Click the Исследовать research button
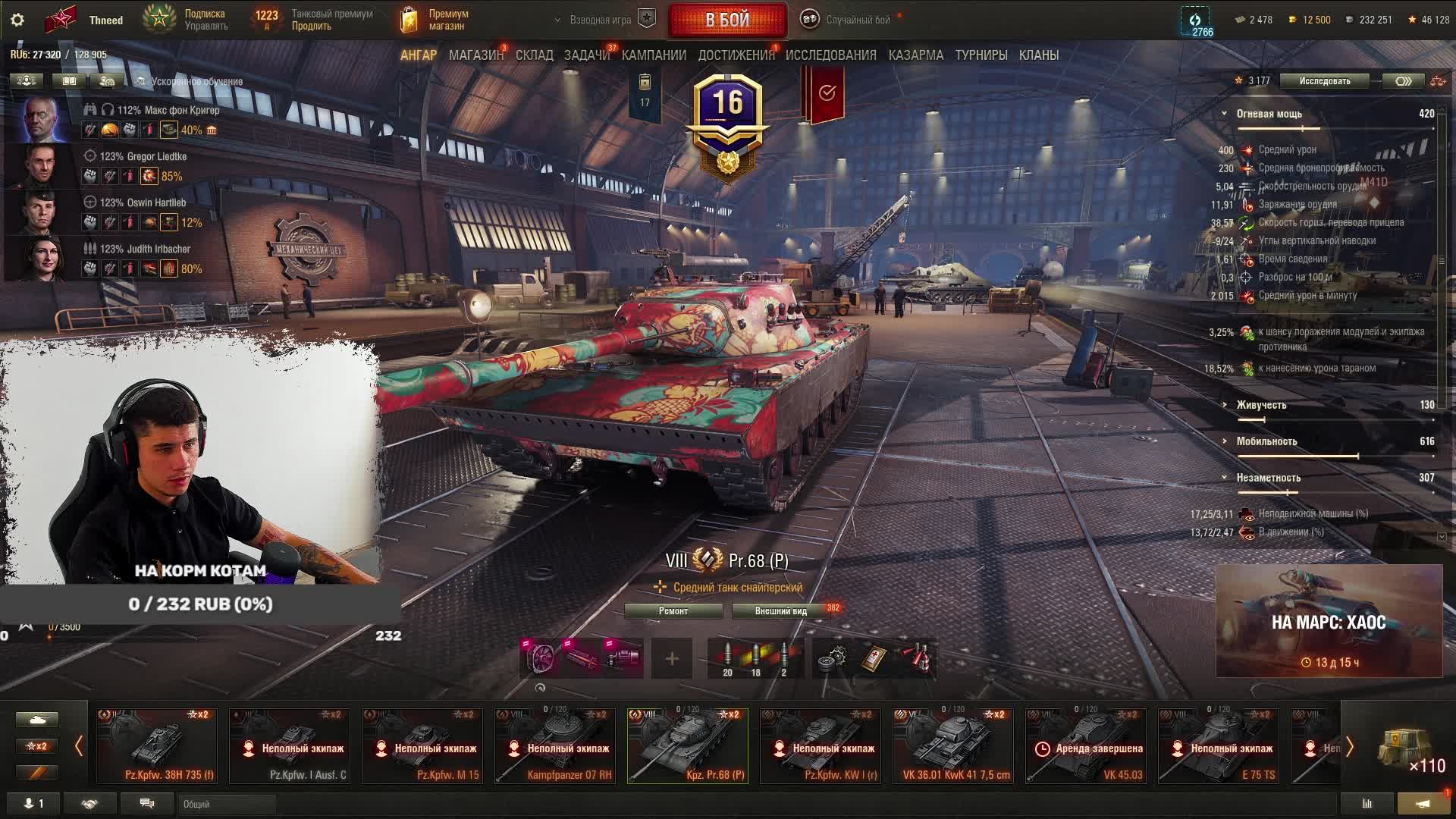The image size is (1456, 819). point(1324,81)
